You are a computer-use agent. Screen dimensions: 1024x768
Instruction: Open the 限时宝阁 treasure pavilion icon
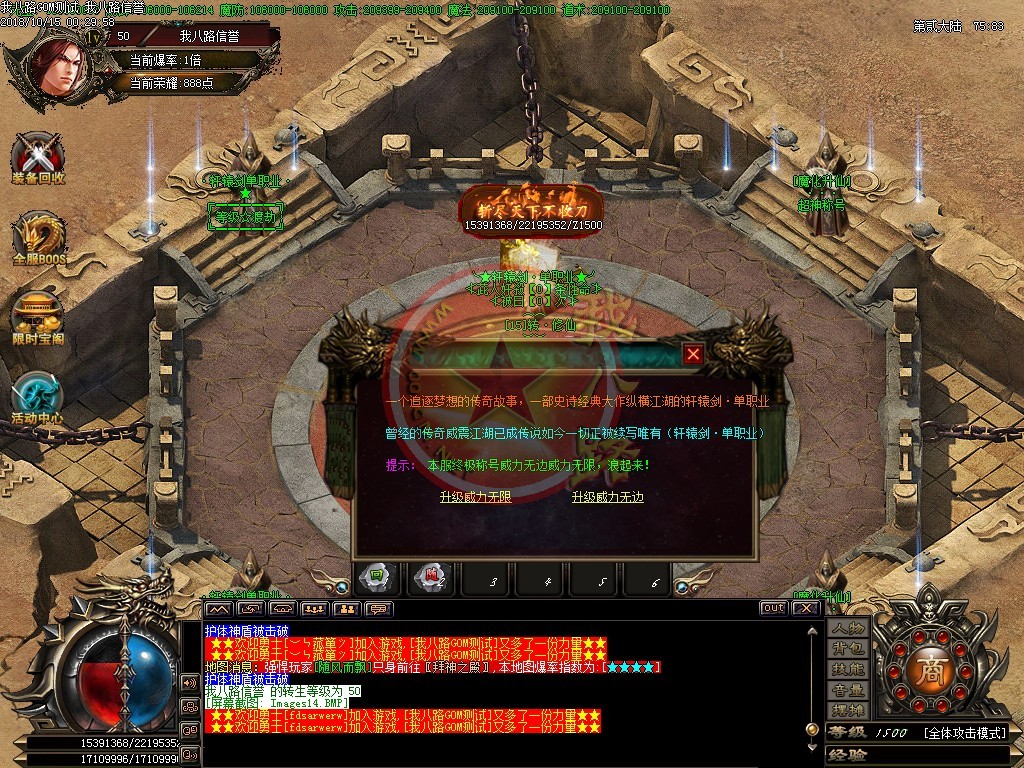coord(39,318)
